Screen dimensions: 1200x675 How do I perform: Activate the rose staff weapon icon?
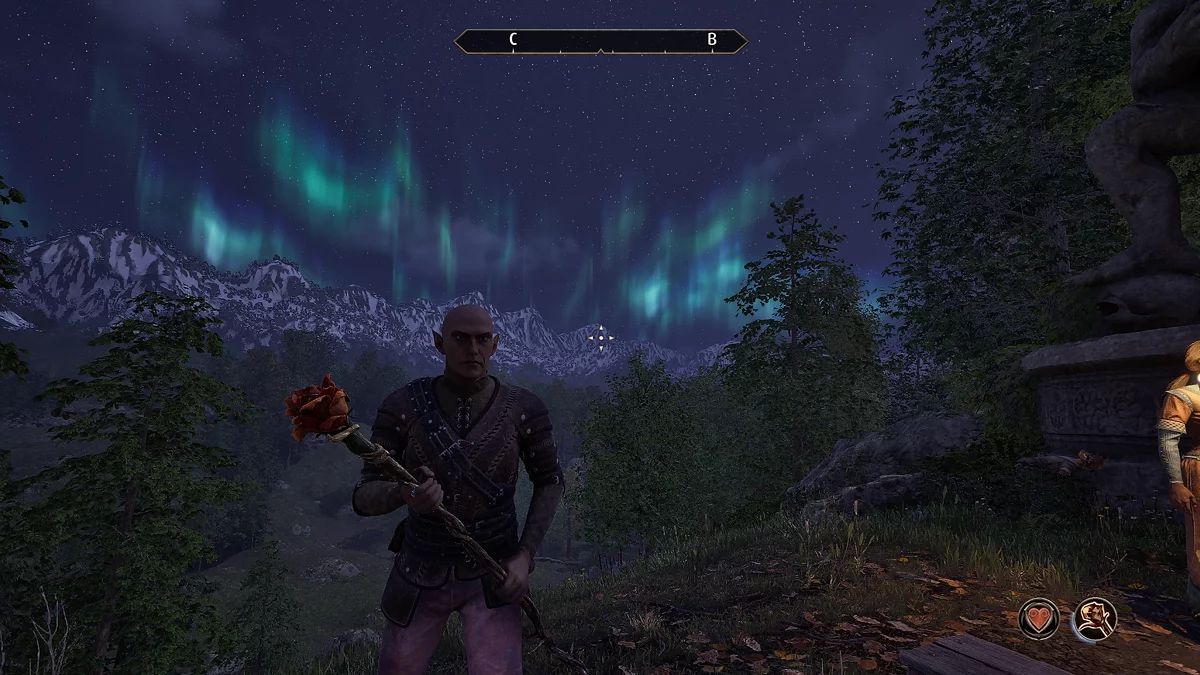(x=1095, y=618)
